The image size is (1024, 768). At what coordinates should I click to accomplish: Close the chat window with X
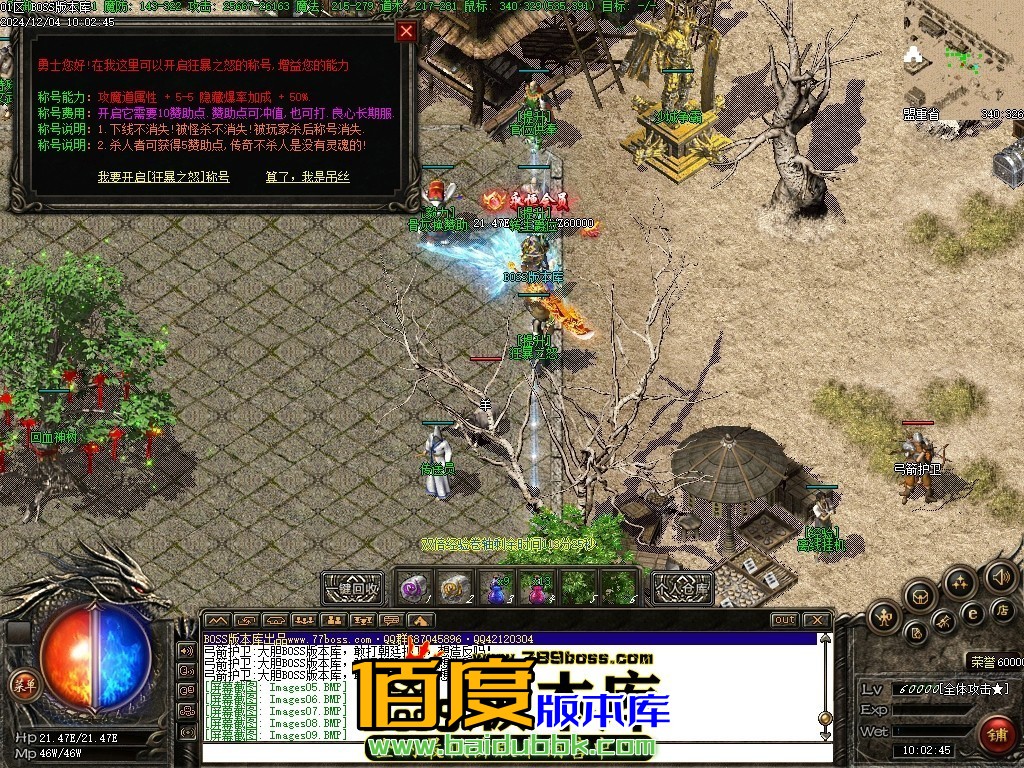pos(818,620)
